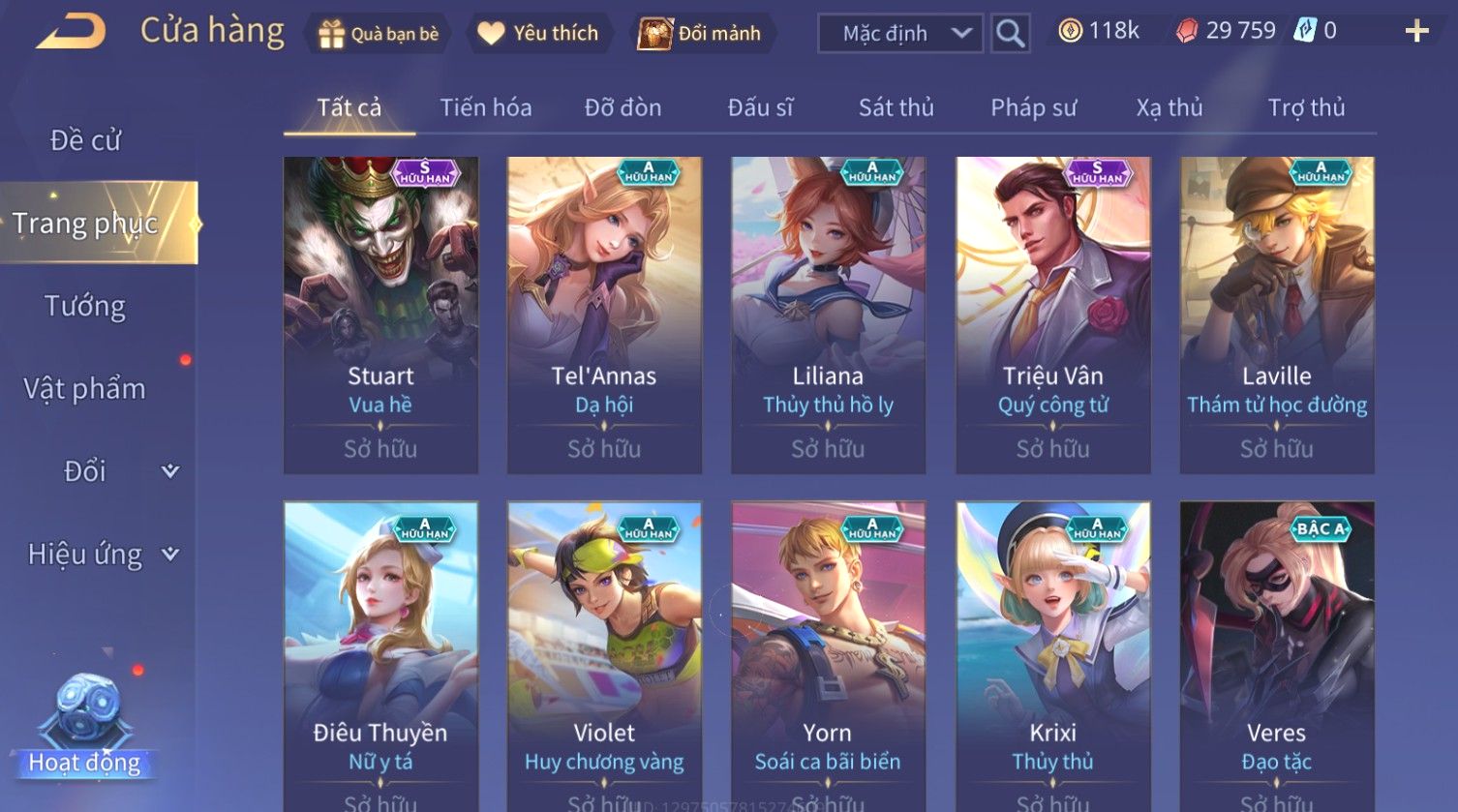Open the Đổi mảnh exchange

pos(700,34)
